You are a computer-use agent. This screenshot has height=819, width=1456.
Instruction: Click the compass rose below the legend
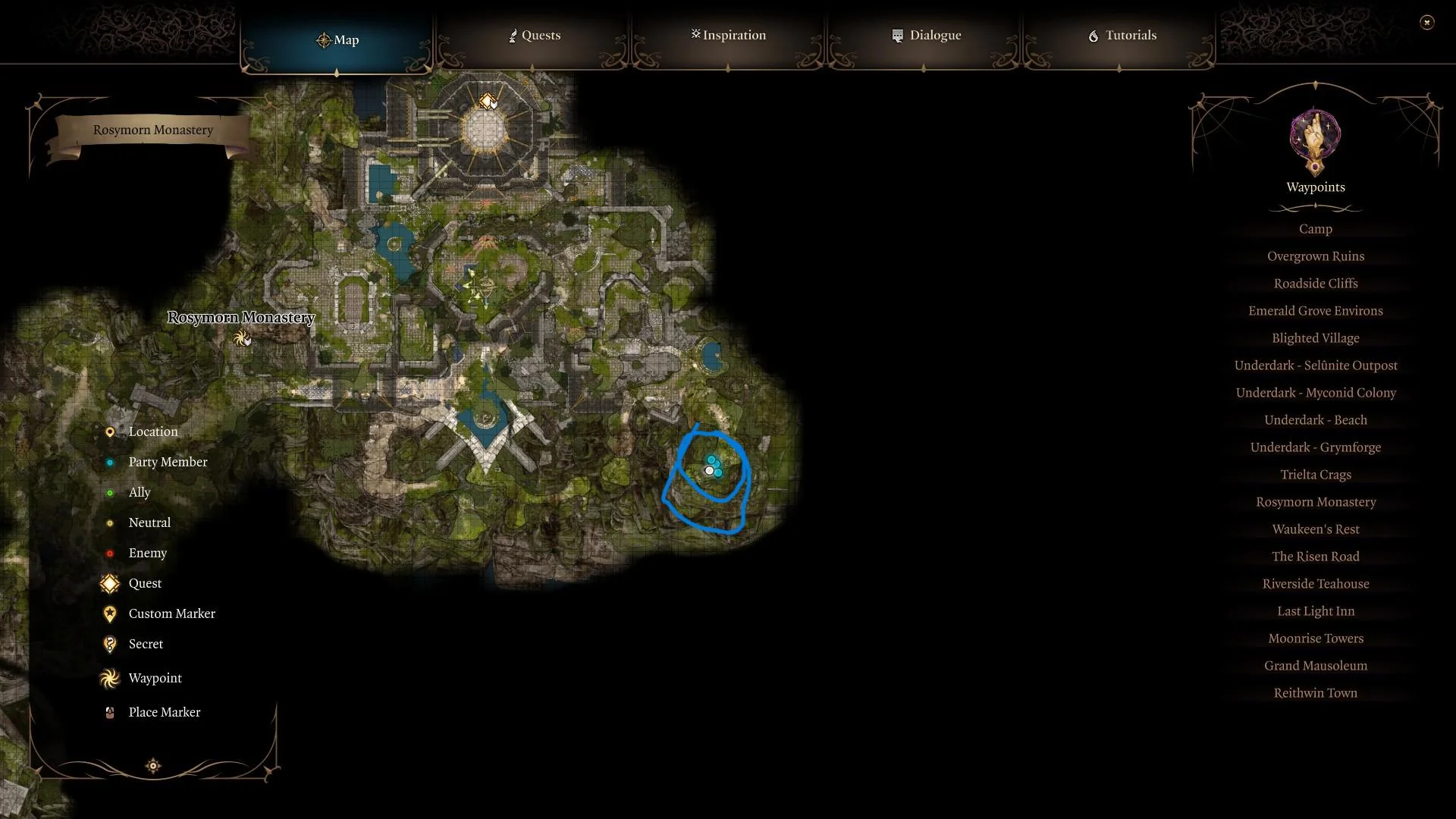(152, 766)
